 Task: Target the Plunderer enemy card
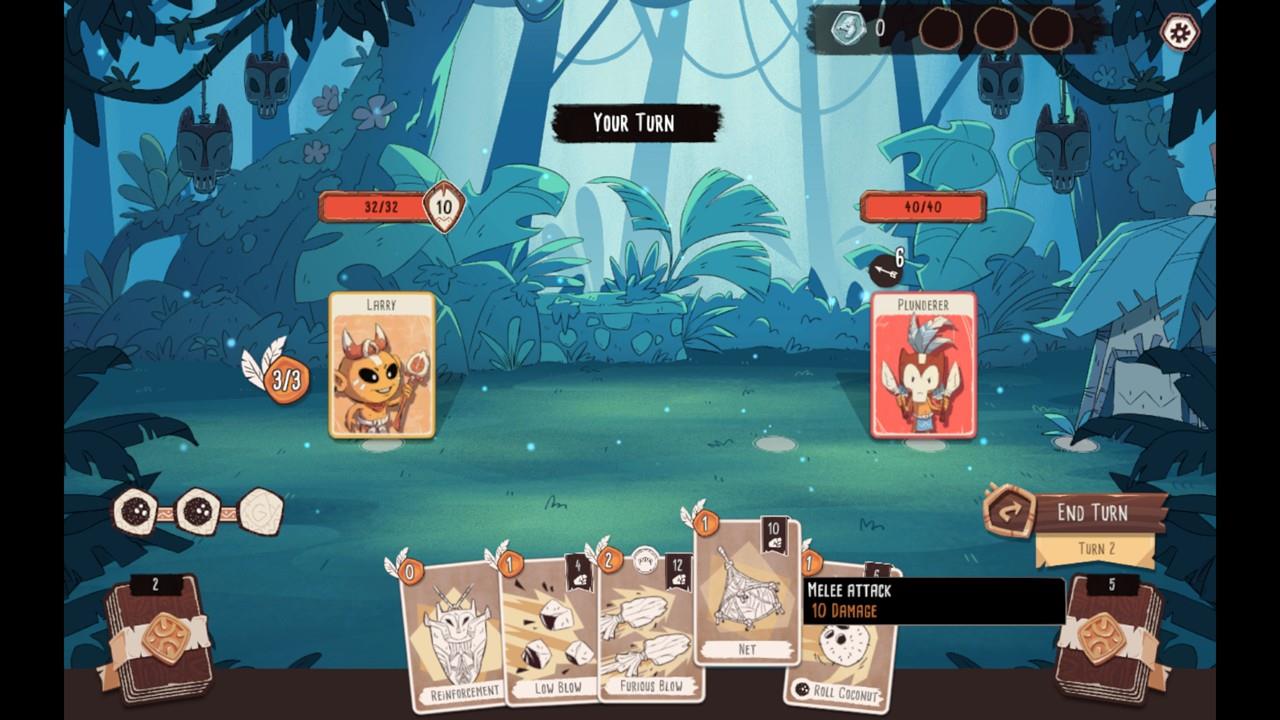tap(923, 366)
